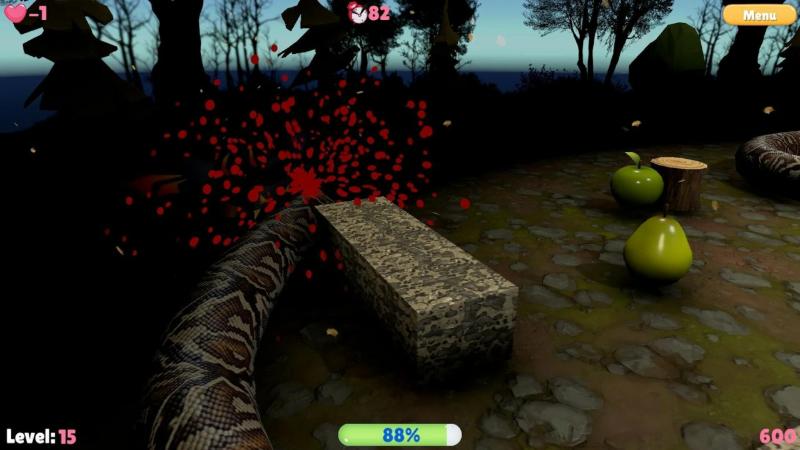Open the Menu button

[759, 15]
